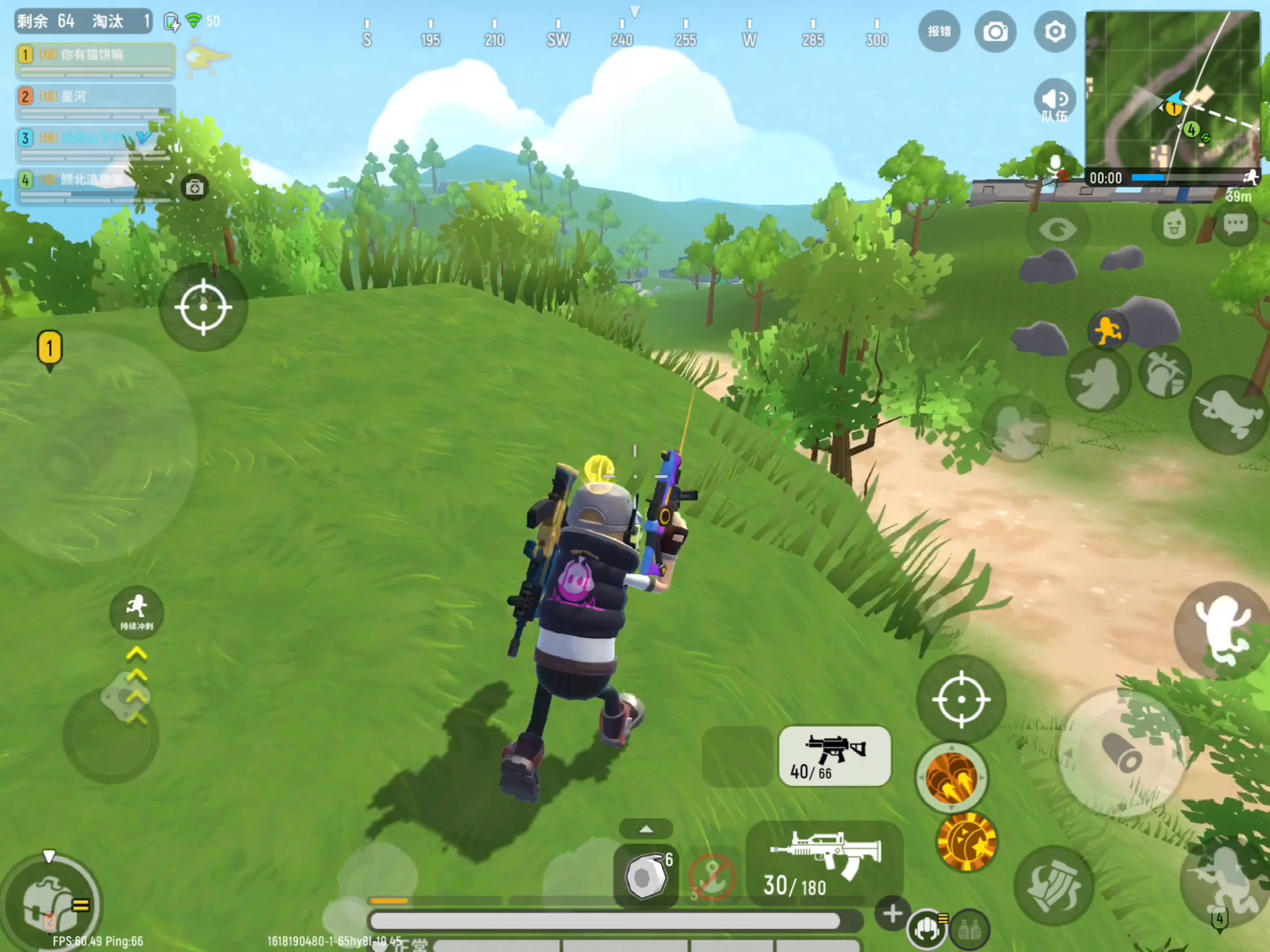Activate the orange pumpkin skill
This screenshot has height=952, width=1270.
[967, 842]
